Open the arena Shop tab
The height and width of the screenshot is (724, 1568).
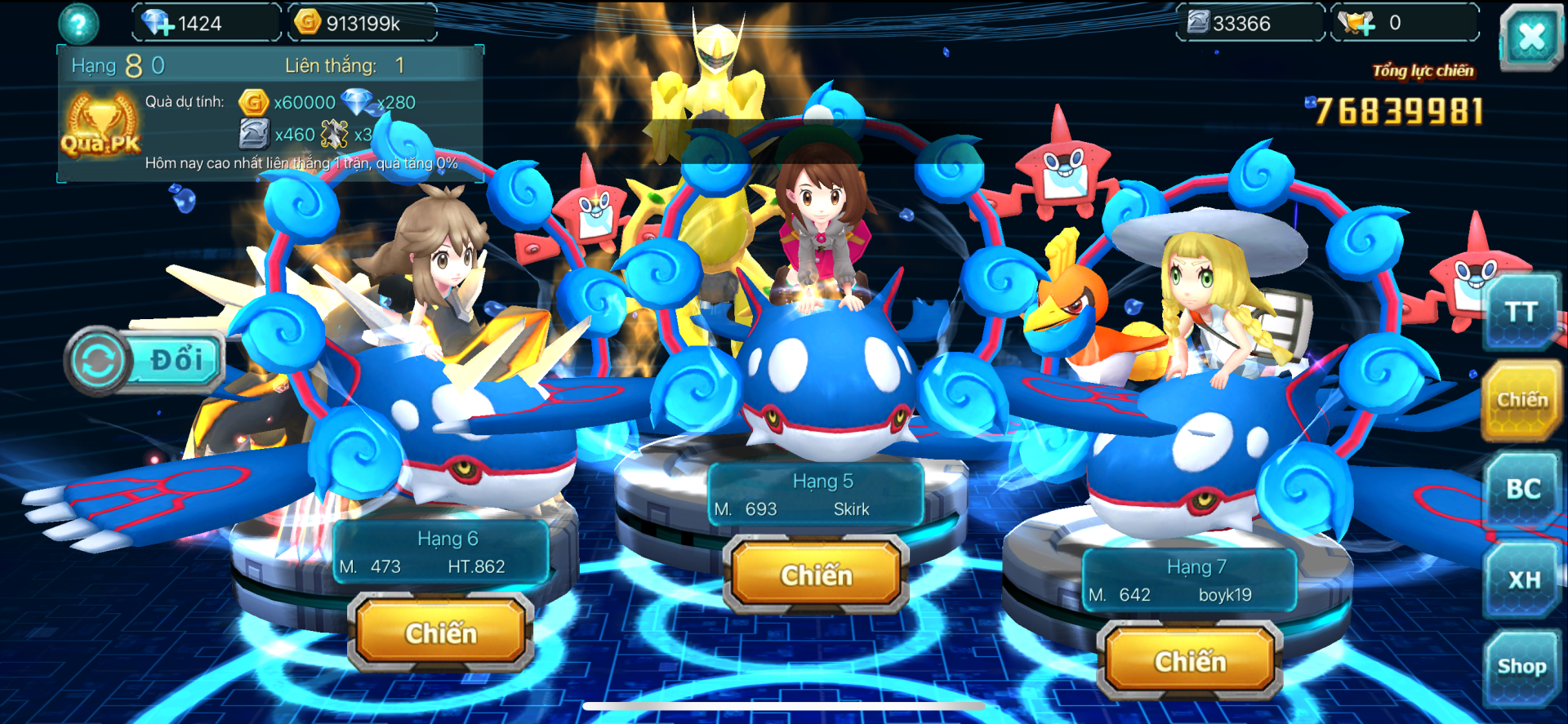tap(1521, 667)
